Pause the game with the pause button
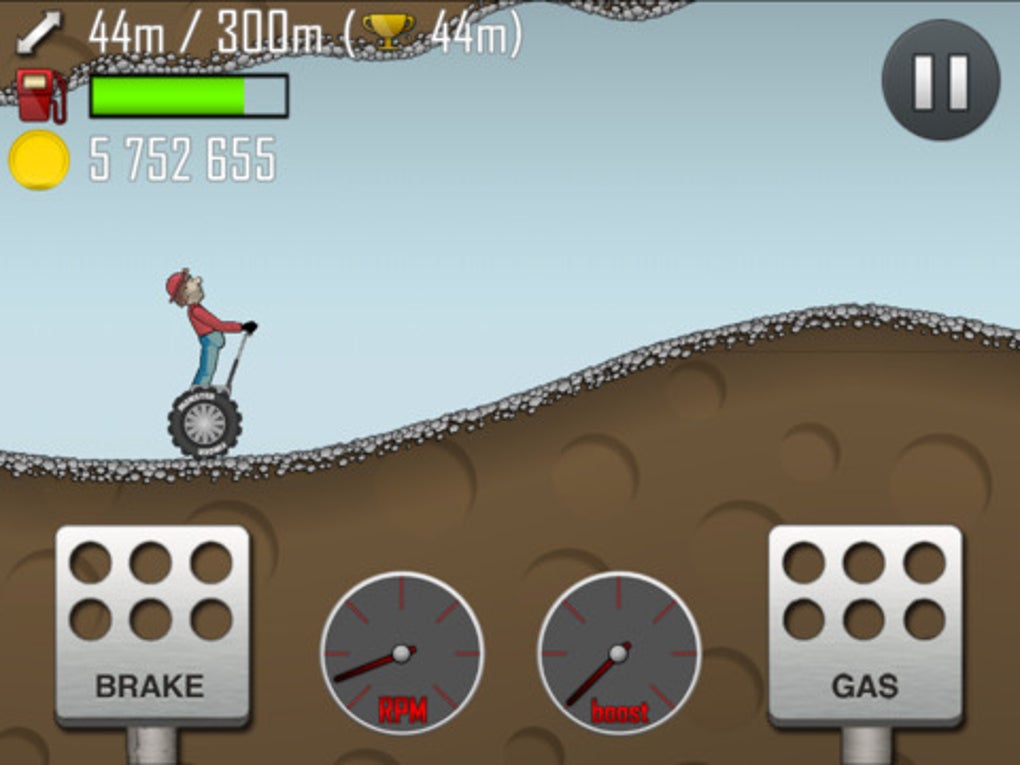This screenshot has width=1020, height=765. click(x=940, y=81)
